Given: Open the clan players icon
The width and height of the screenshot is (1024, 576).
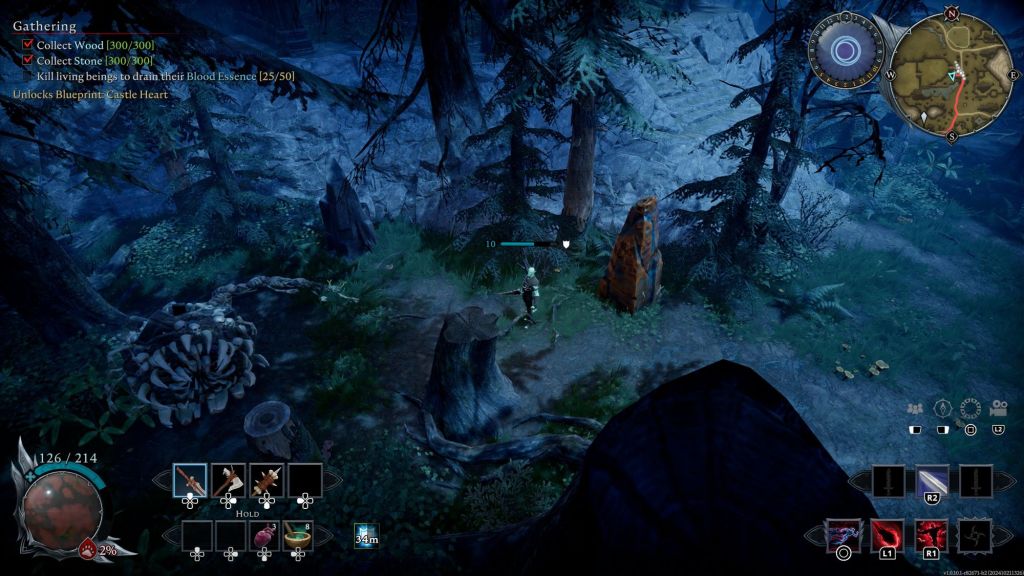Looking at the screenshot, I should pyautogui.click(x=914, y=408).
